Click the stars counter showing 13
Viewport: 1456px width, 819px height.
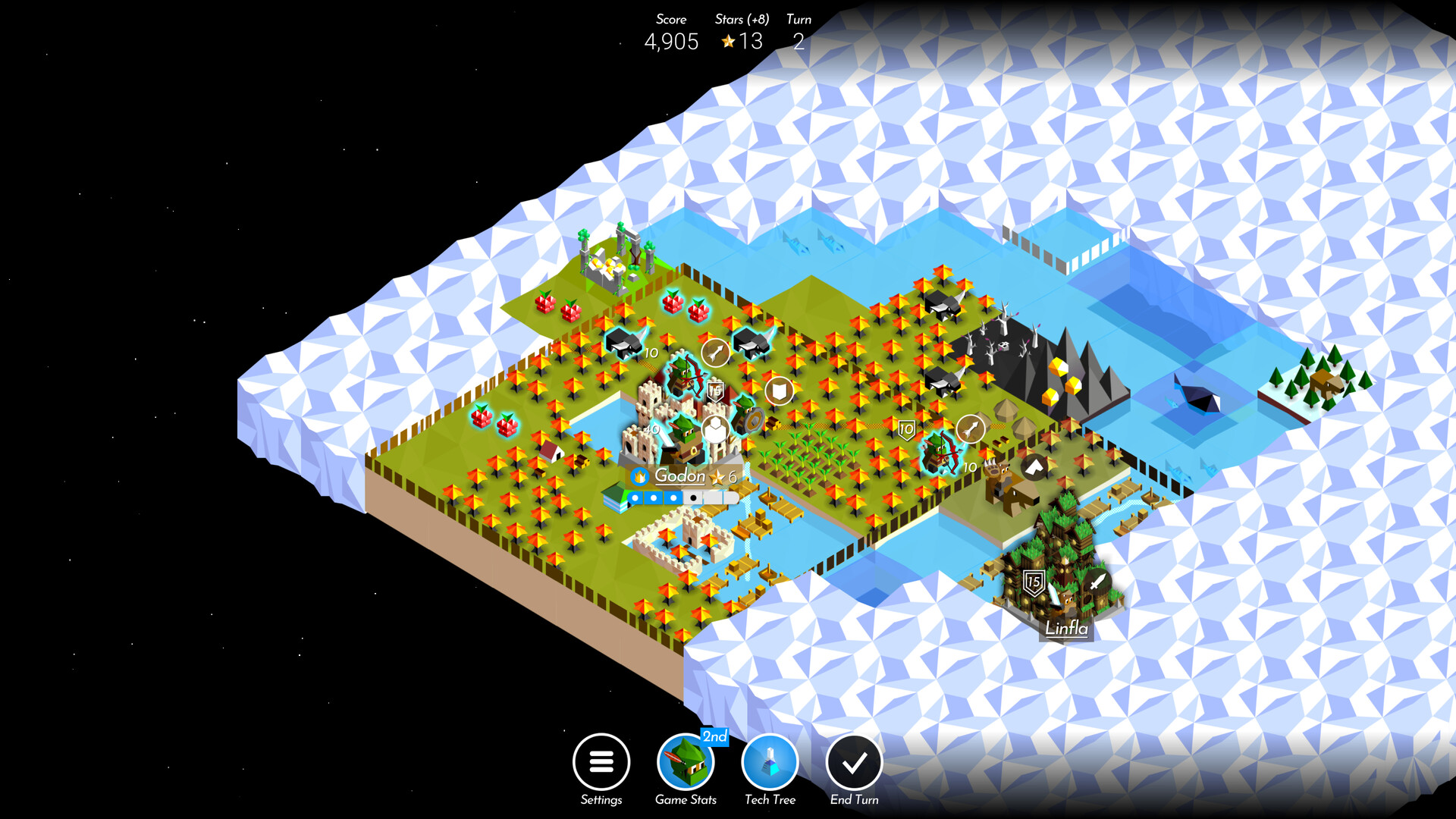[x=743, y=42]
